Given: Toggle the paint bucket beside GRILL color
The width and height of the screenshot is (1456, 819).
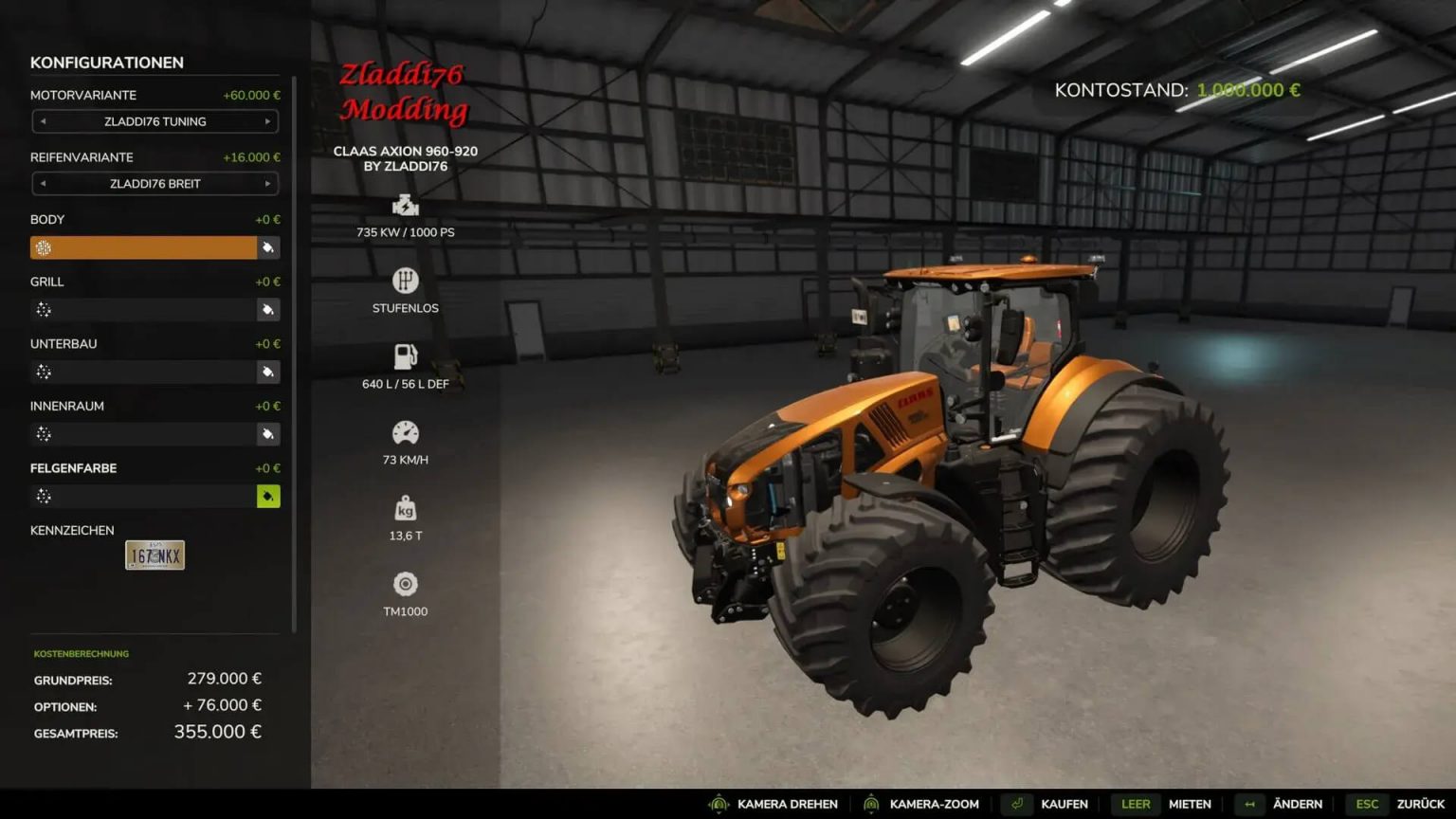Looking at the screenshot, I should coord(268,309).
